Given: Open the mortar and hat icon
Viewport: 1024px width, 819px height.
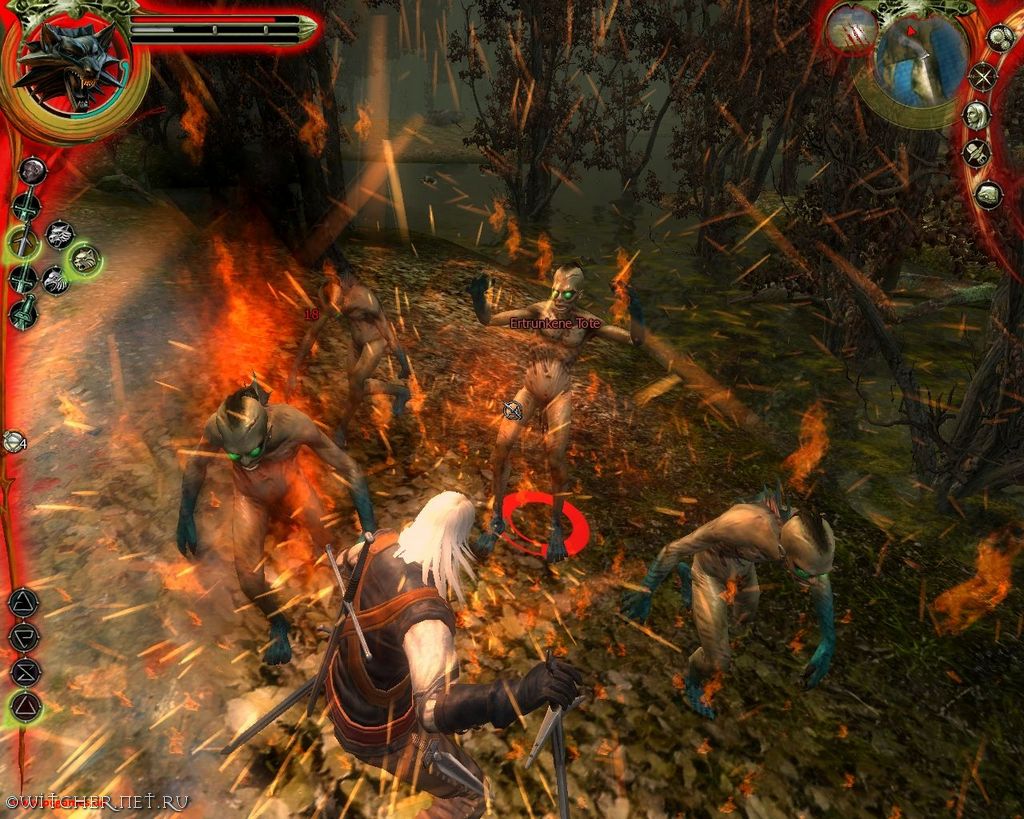Looking at the screenshot, I should (976, 153).
